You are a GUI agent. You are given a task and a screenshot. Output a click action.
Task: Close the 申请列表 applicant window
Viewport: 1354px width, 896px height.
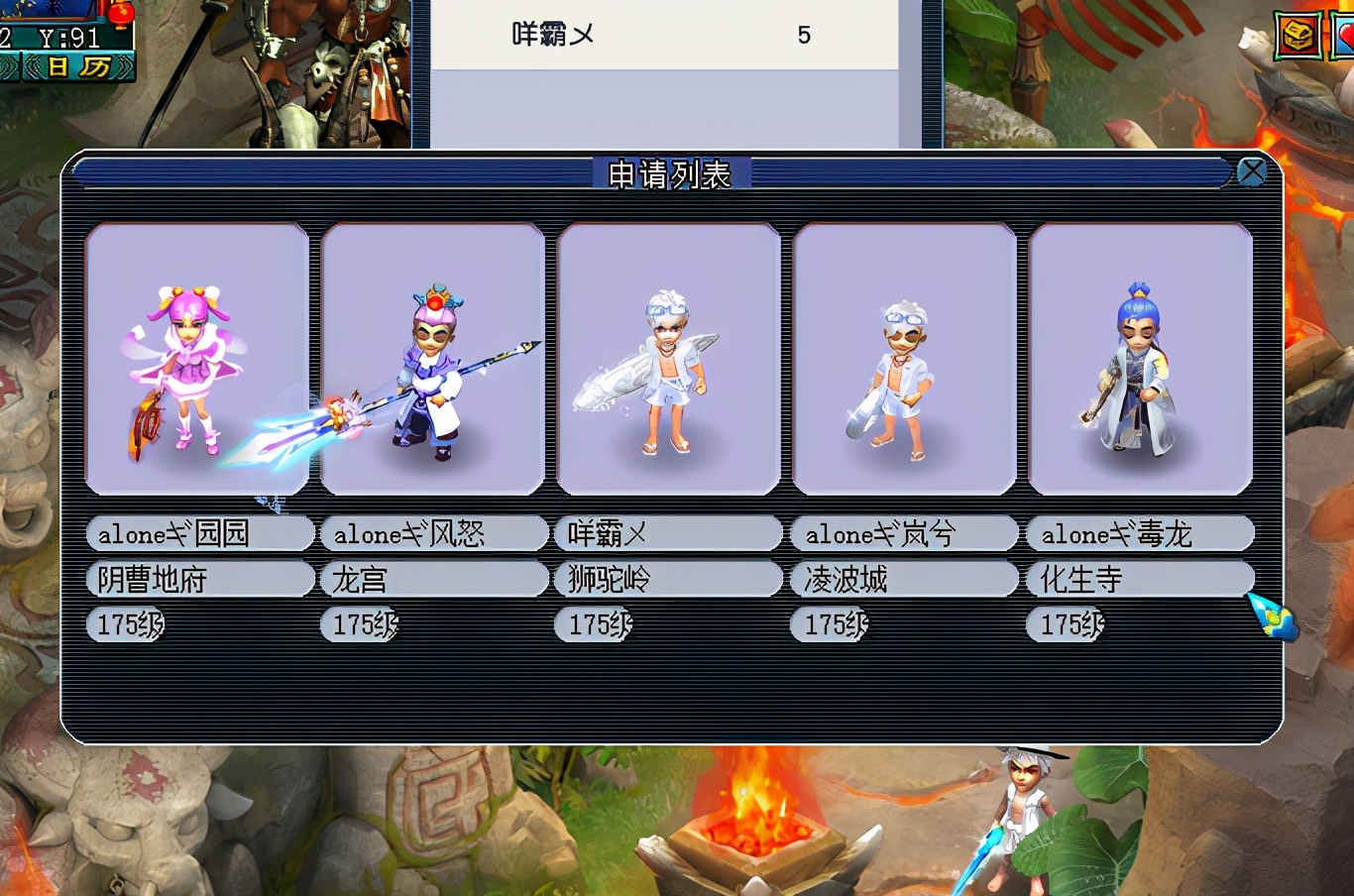1252,171
